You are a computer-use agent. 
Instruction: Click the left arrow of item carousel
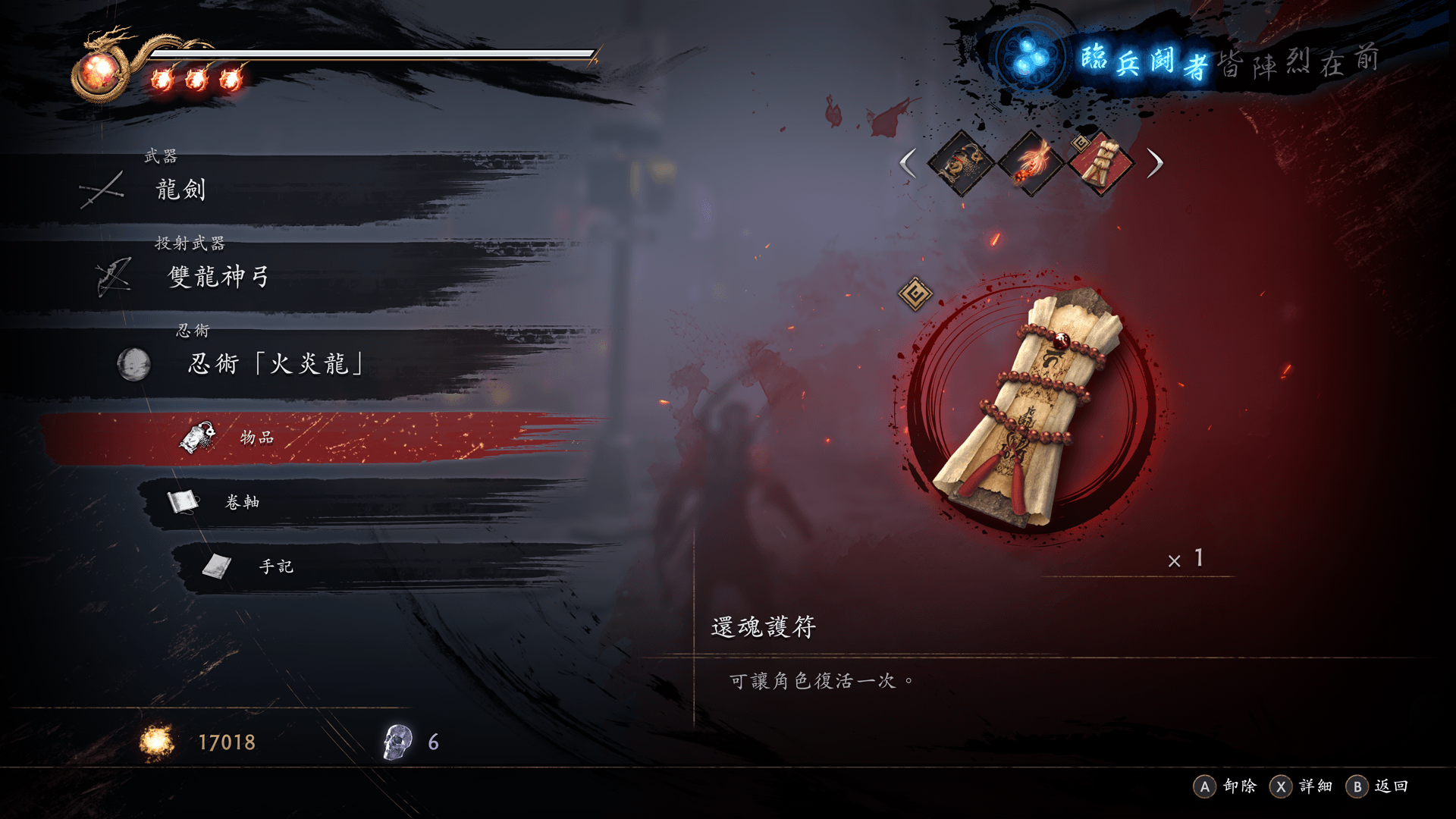908,163
